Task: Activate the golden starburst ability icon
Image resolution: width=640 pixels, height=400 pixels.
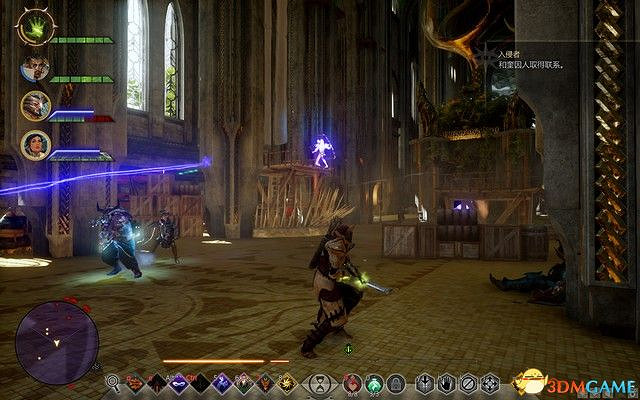Action: (287, 382)
